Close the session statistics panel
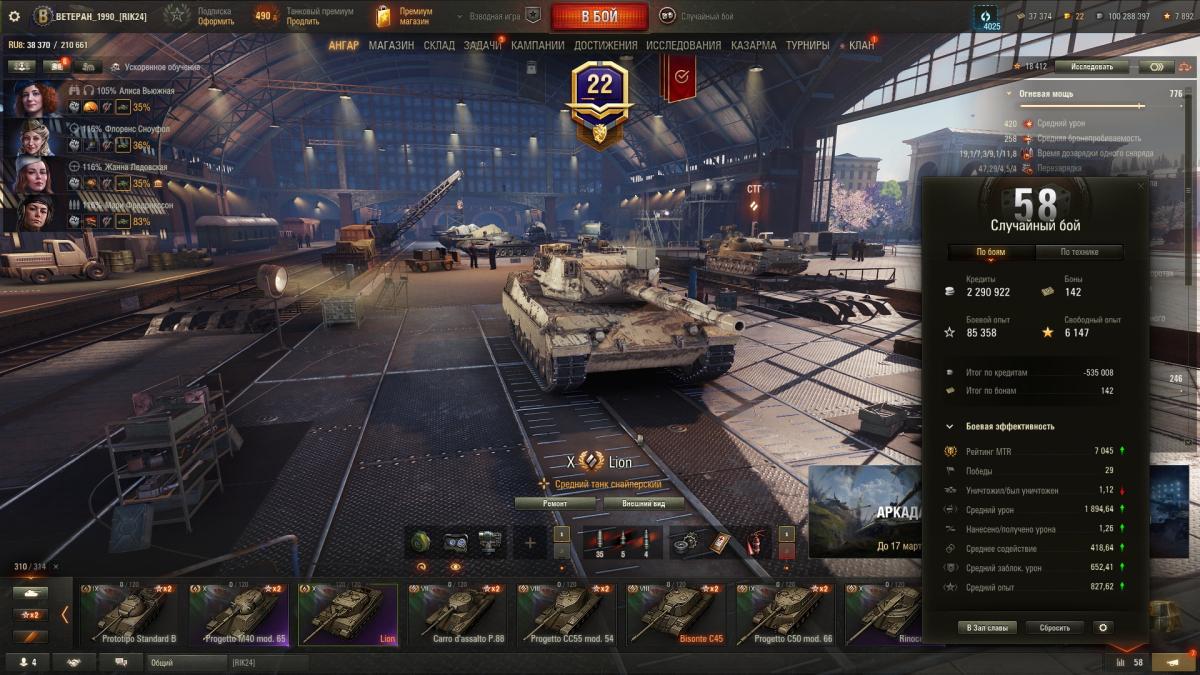 [x=1141, y=186]
